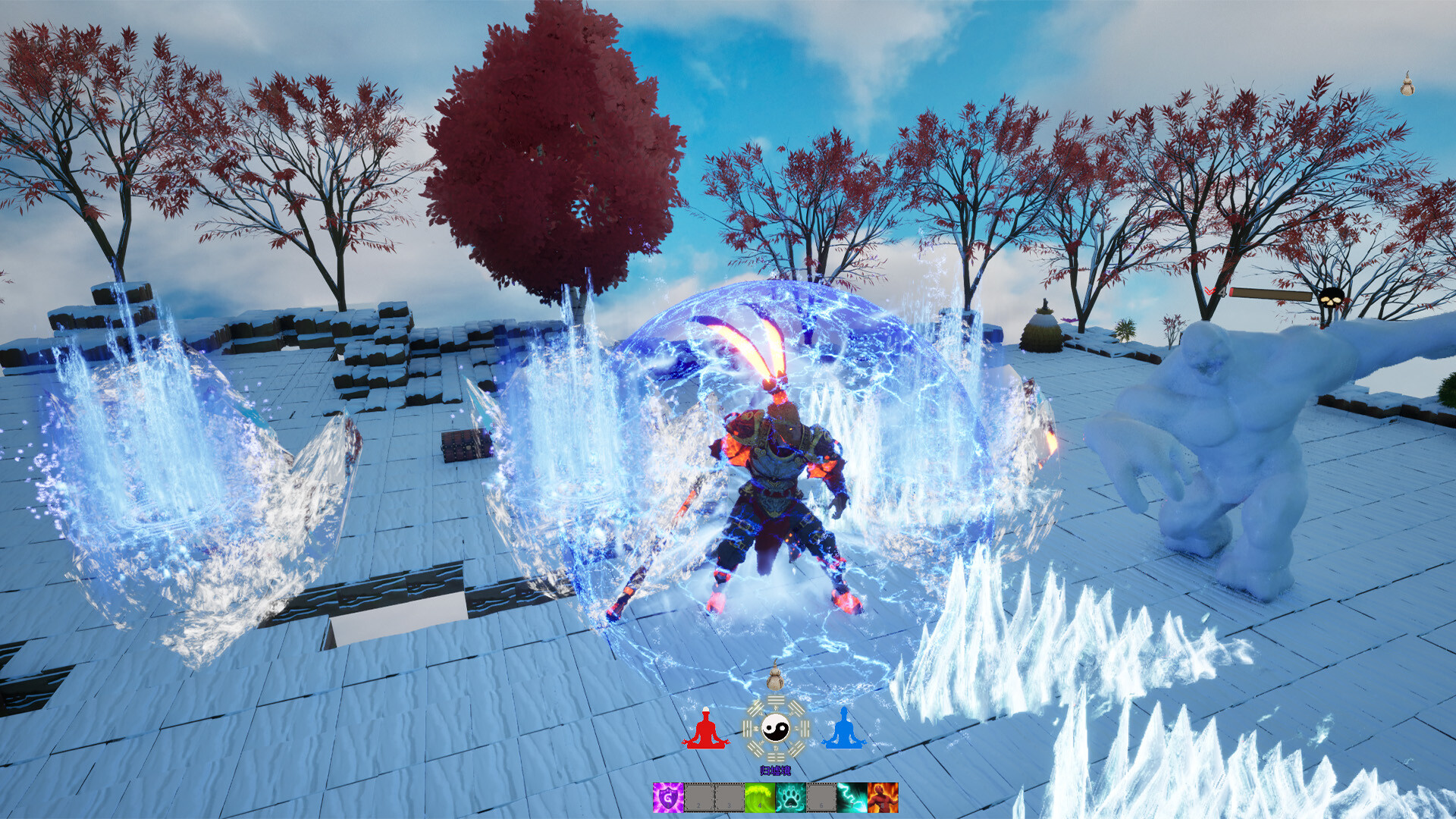Image resolution: width=1456 pixels, height=819 pixels.
Task: Click the yin-yang symbol at the bagua center
Action: 776,726
